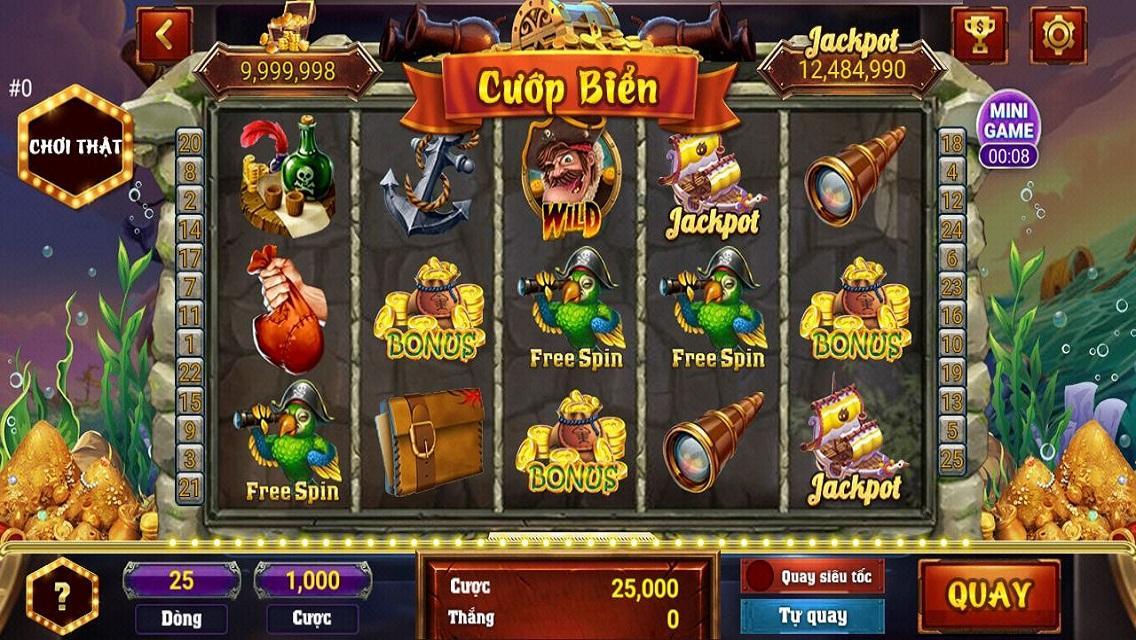Open the trophy leaderboard
Screen dimensions: 1136x640
coord(980,36)
